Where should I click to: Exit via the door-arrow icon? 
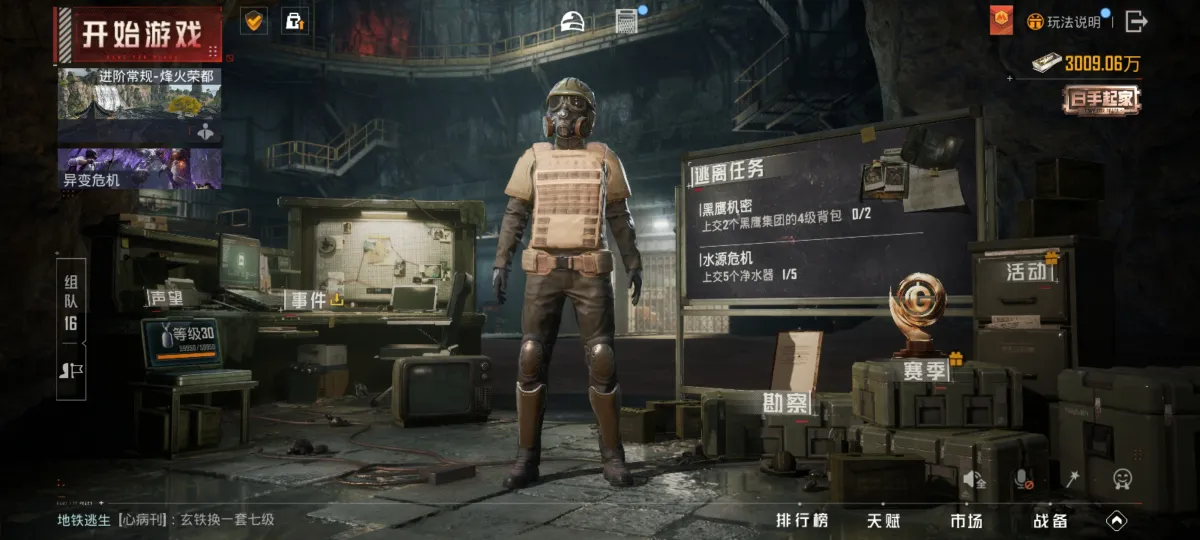1136,21
